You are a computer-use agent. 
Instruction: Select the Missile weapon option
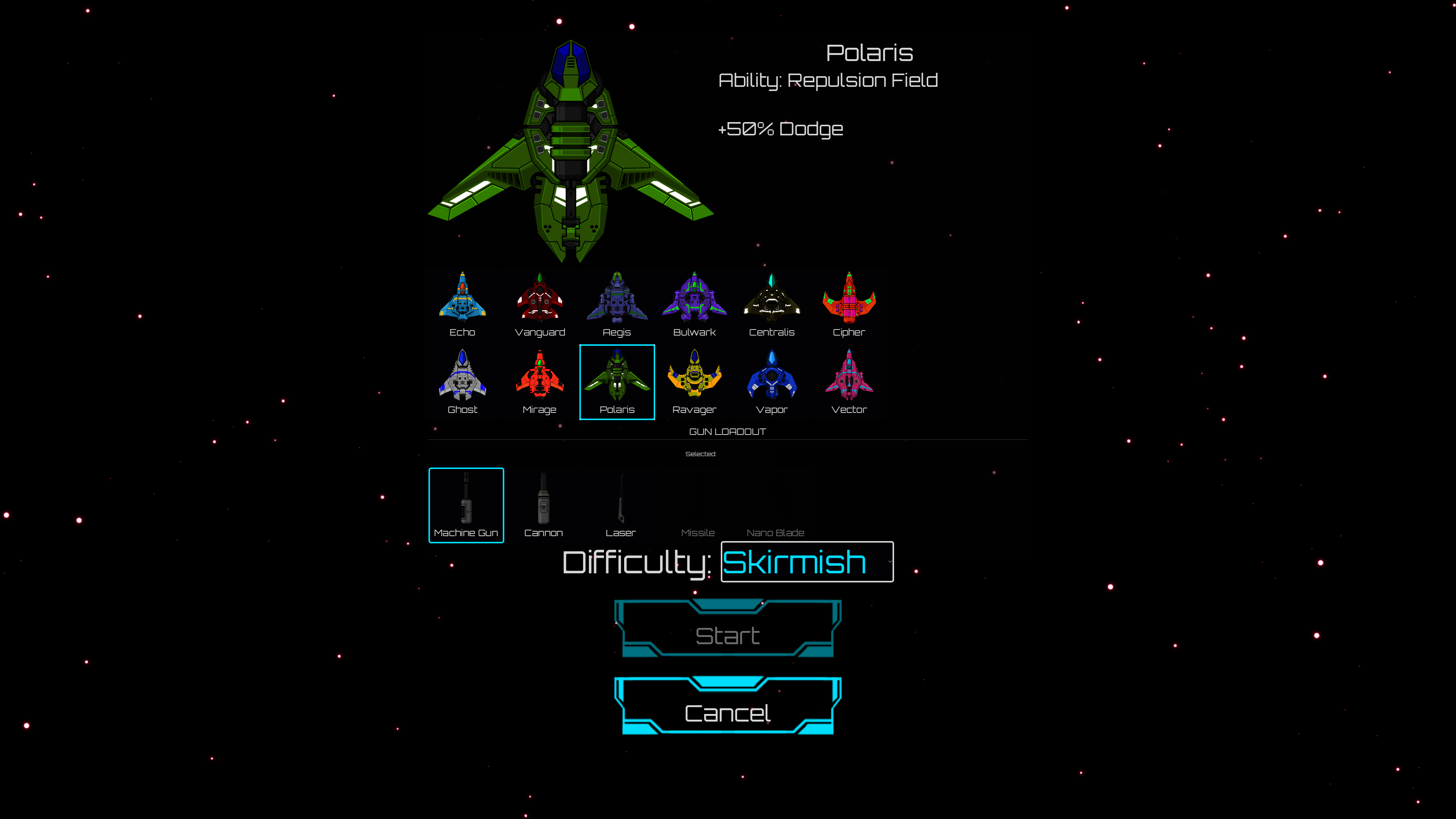pos(698,505)
